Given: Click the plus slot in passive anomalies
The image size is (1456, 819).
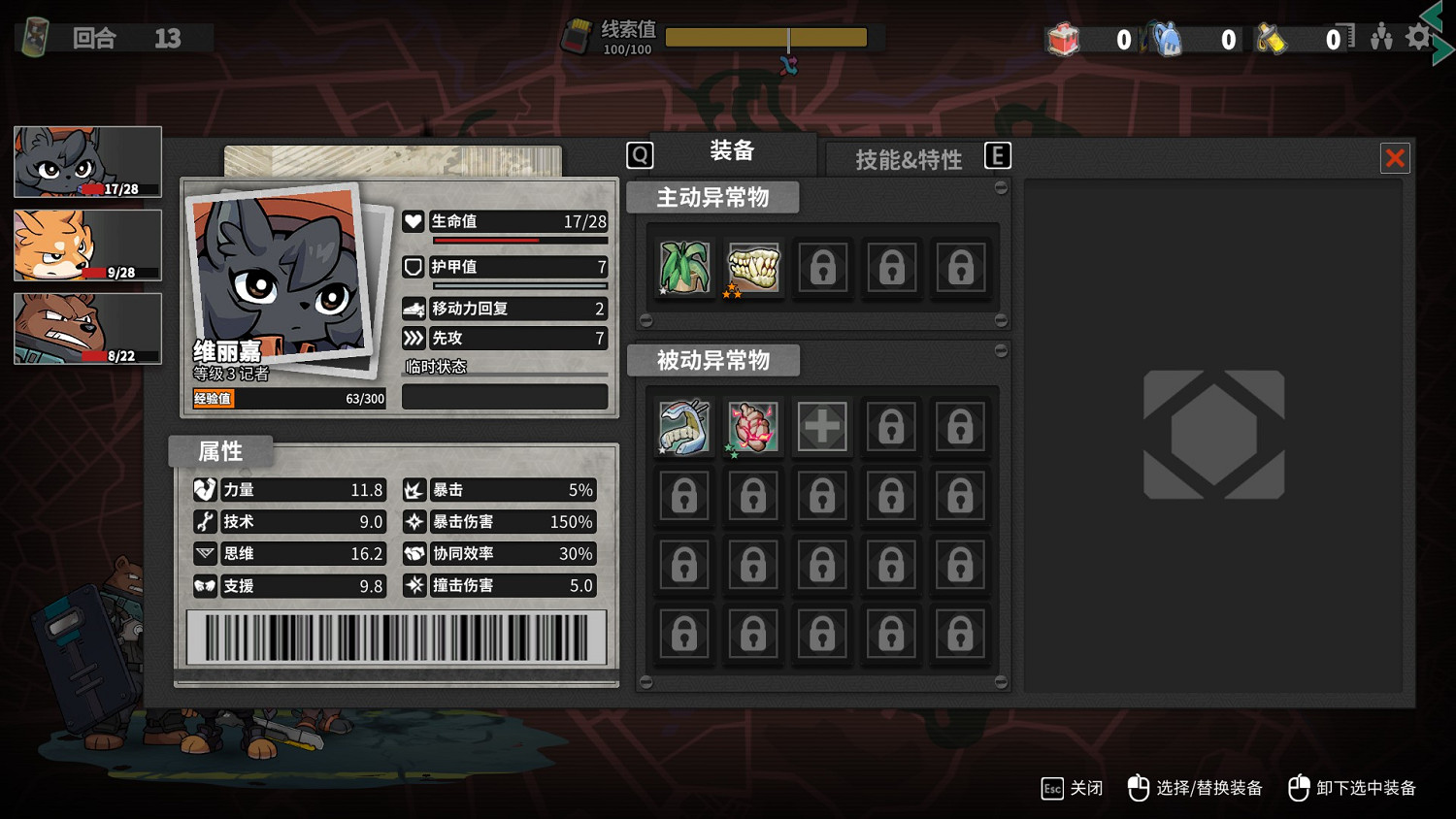Looking at the screenshot, I should coord(822,426).
